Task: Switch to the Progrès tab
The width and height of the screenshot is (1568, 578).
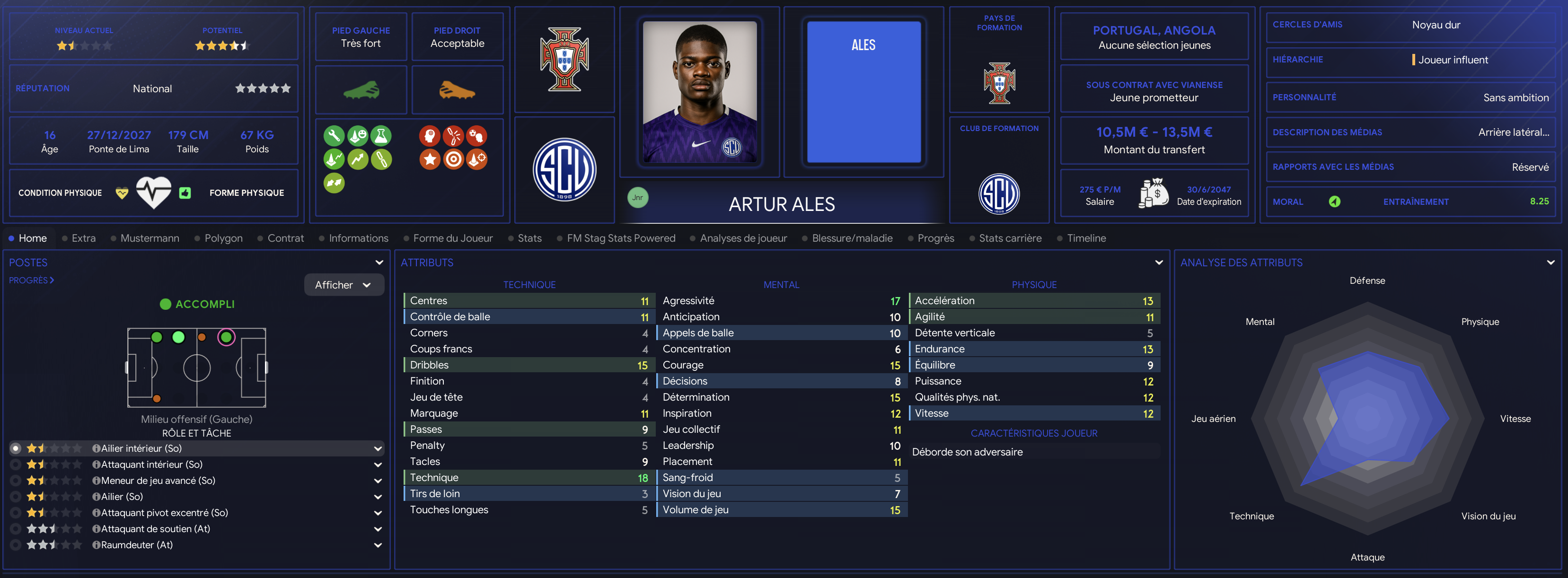Action: point(935,238)
